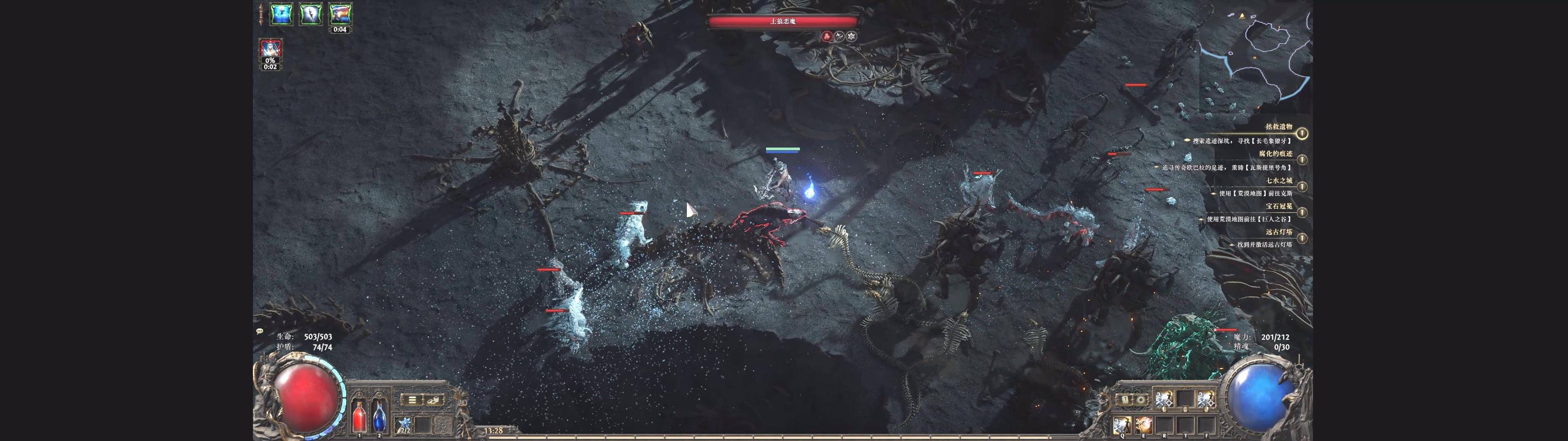Toggle the 宝石冠冕 quest pin

[x=1301, y=212]
